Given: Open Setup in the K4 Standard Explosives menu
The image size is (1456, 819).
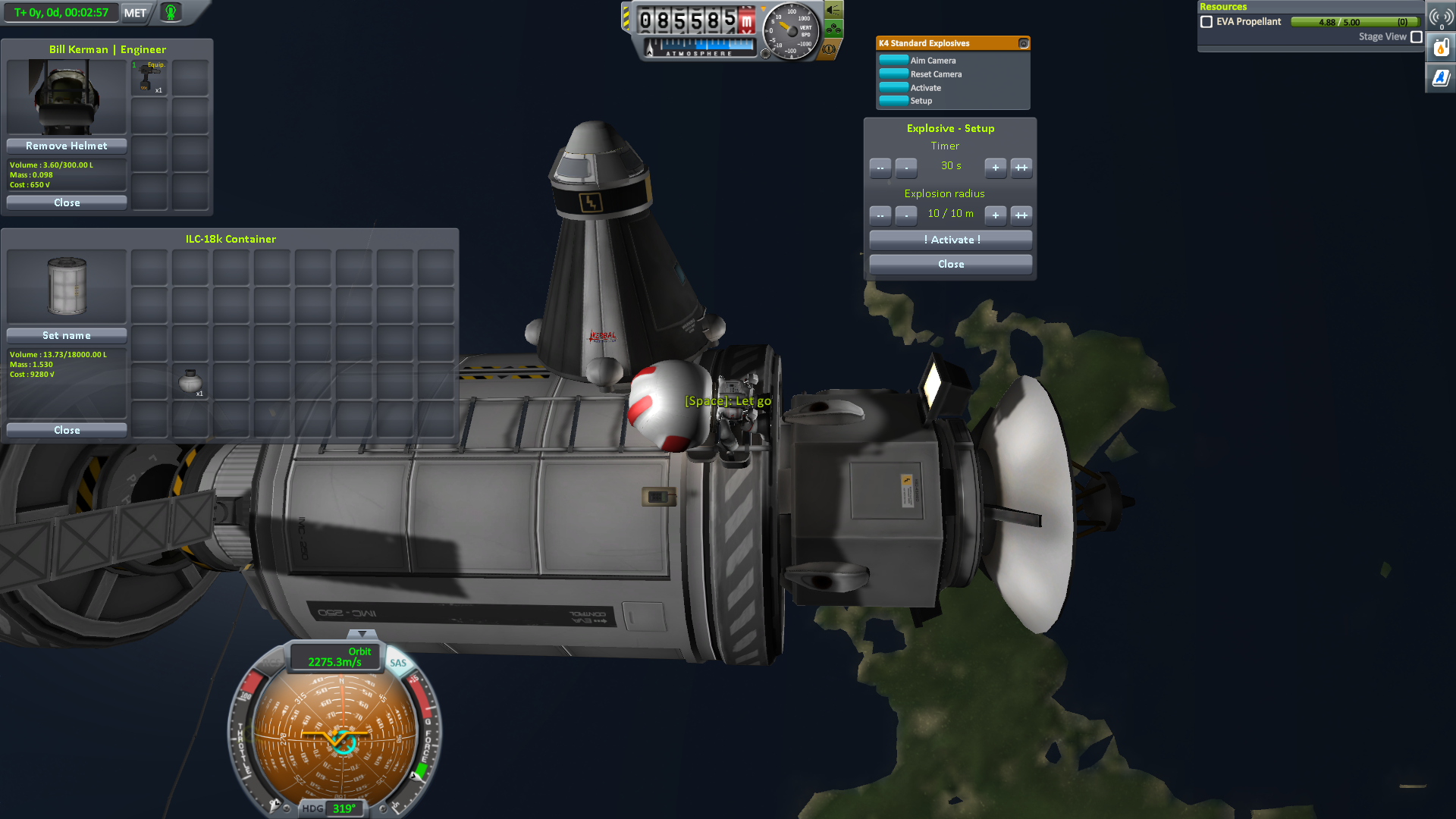Looking at the screenshot, I should tap(921, 101).
